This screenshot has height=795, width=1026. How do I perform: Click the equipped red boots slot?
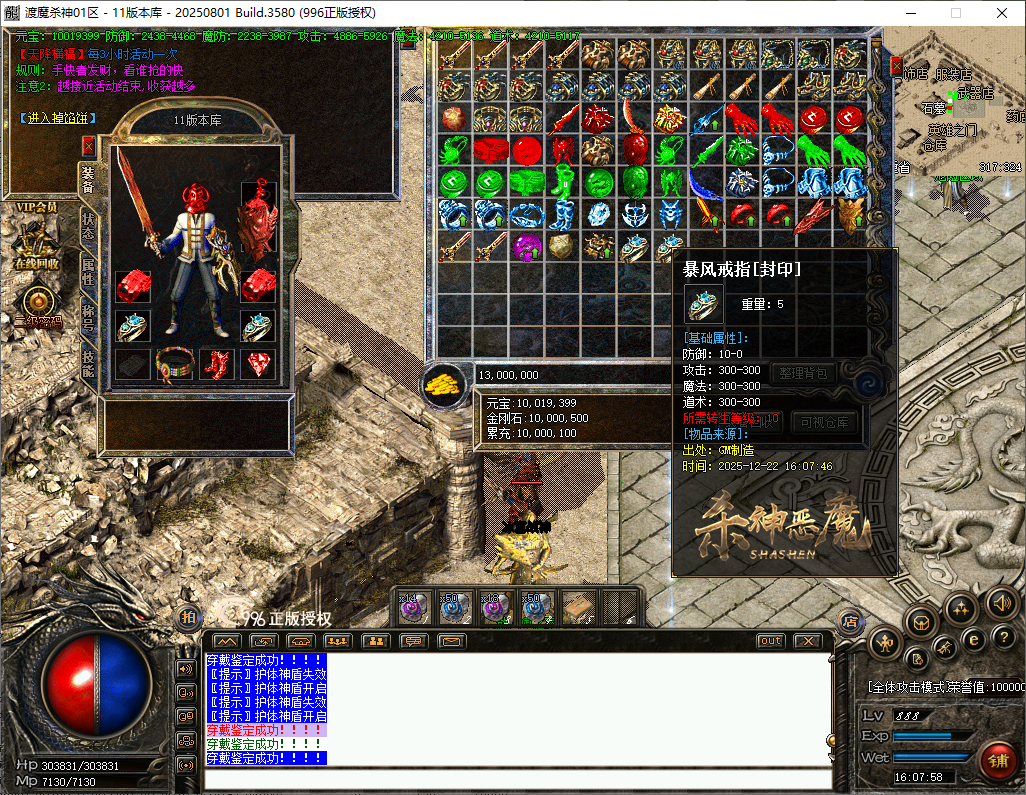216,364
